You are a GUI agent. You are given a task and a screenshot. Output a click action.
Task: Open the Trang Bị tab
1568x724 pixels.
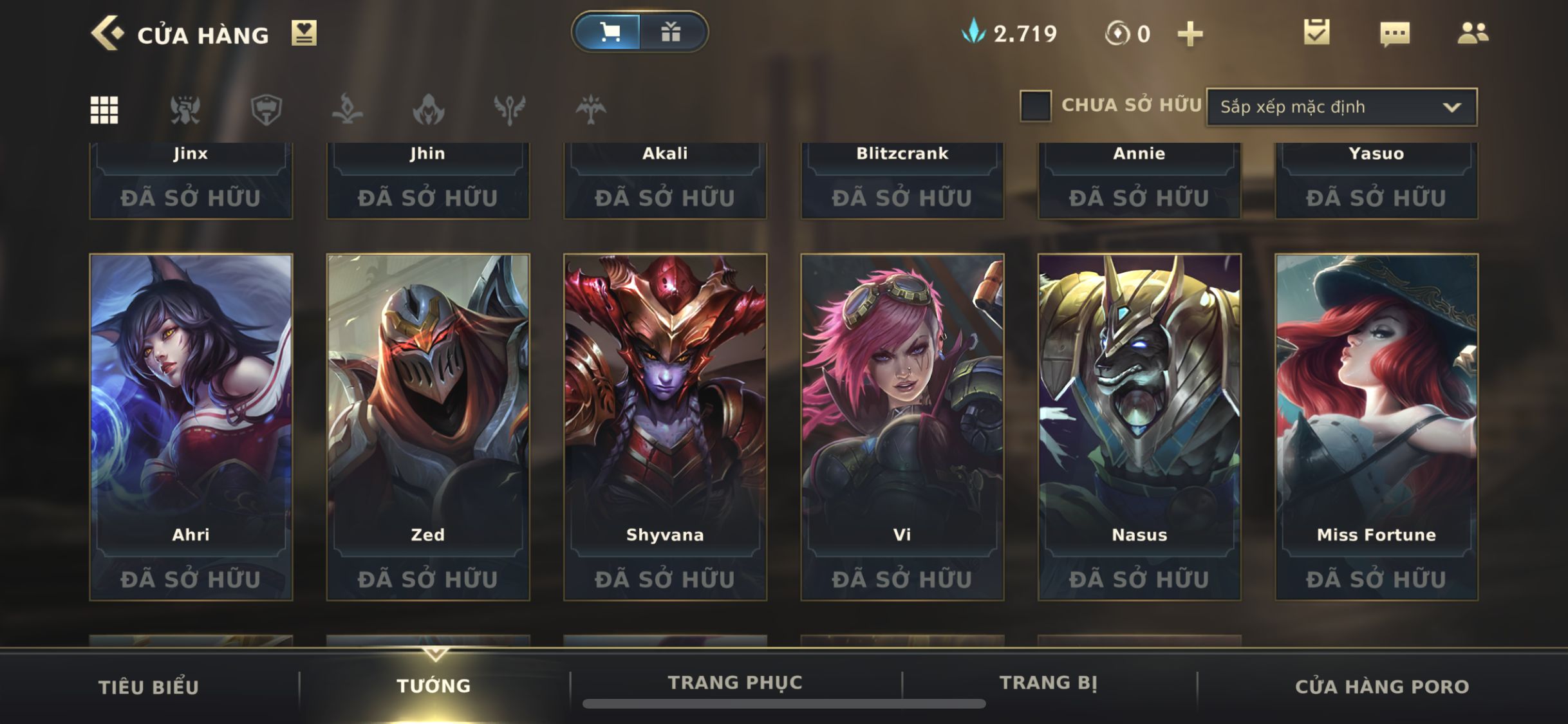pyautogui.click(x=1048, y=683)
